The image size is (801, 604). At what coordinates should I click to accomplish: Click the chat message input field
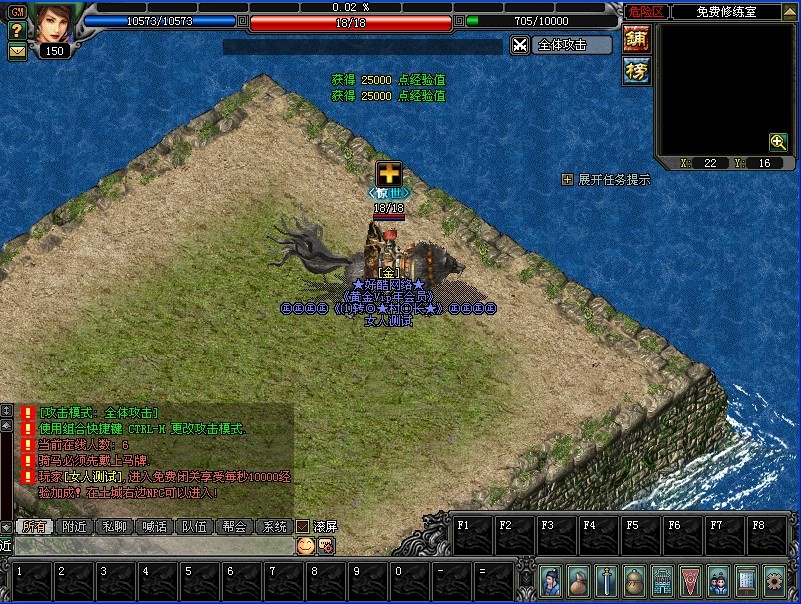(x=150, y=546)
